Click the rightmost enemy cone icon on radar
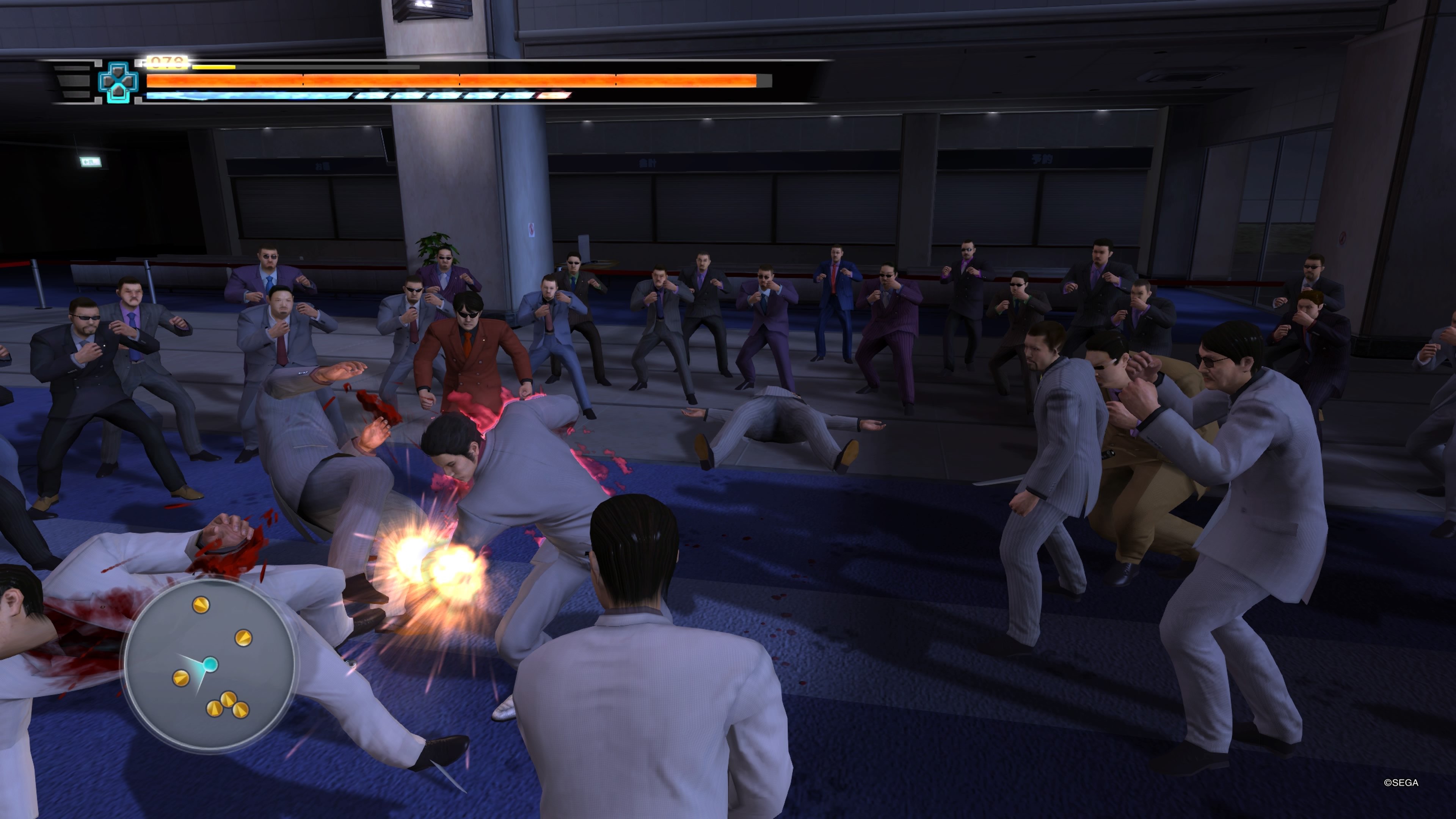This screenshot has width=1456, height=819. pyautogui.click(x=243, y=638)
